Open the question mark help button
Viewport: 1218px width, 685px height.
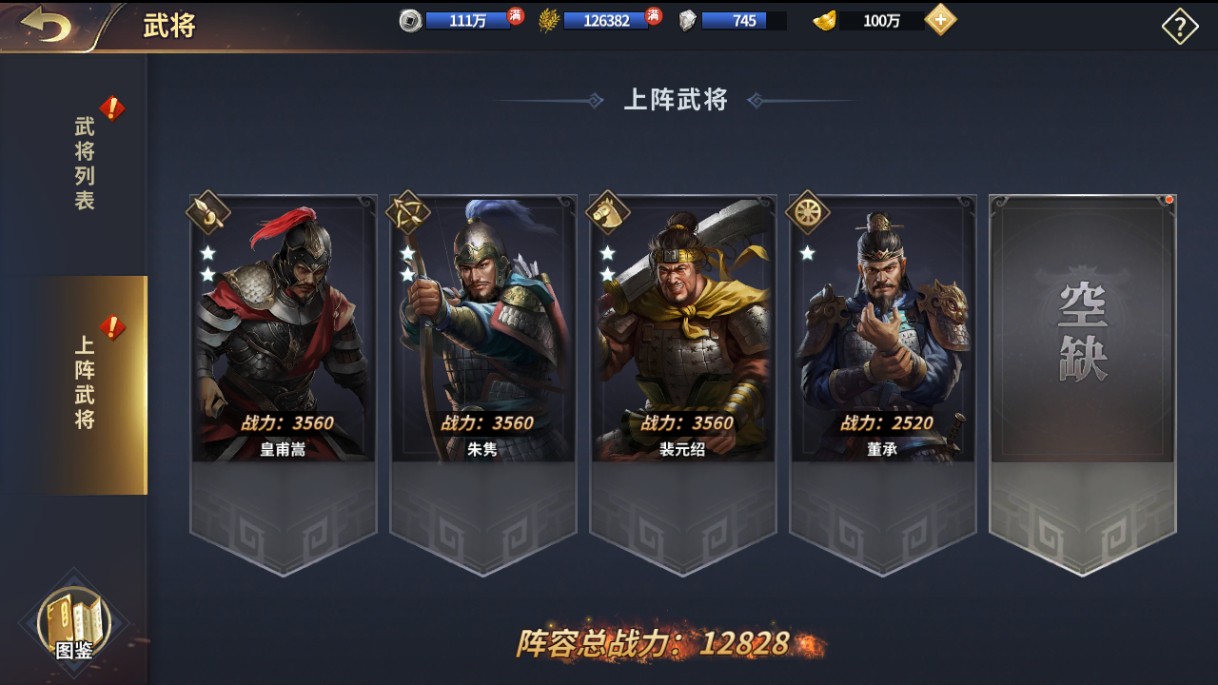pos(1180,27)
